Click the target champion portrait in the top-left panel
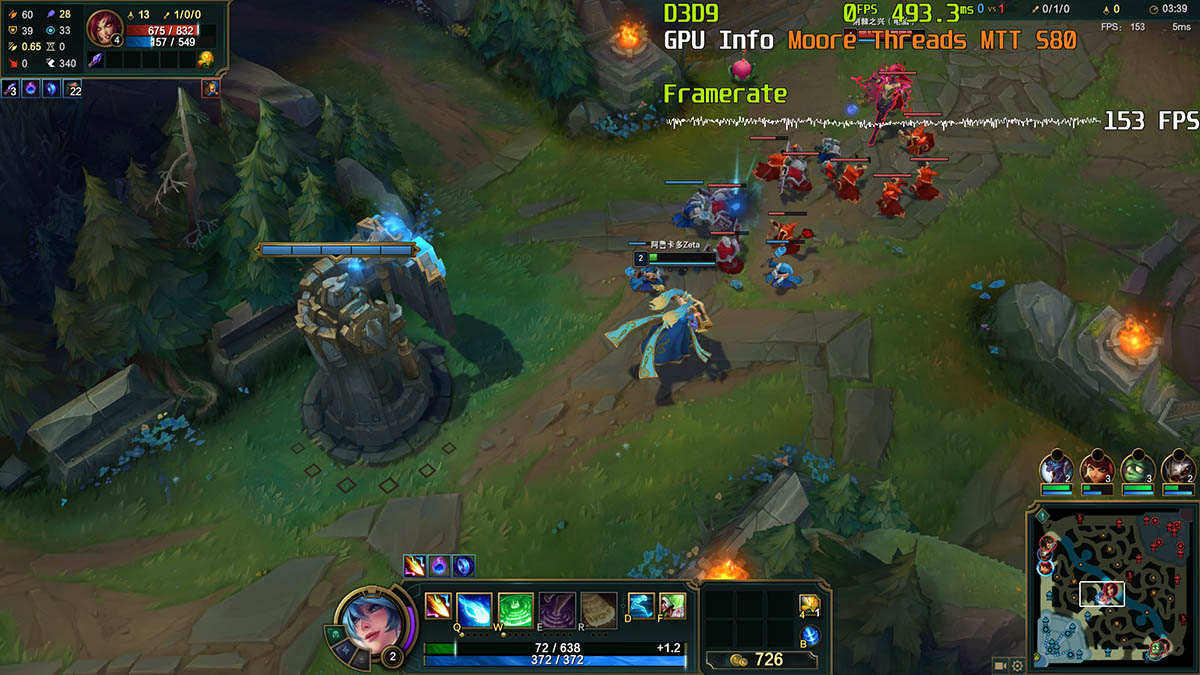The image size is (1200, 675). 103,28
